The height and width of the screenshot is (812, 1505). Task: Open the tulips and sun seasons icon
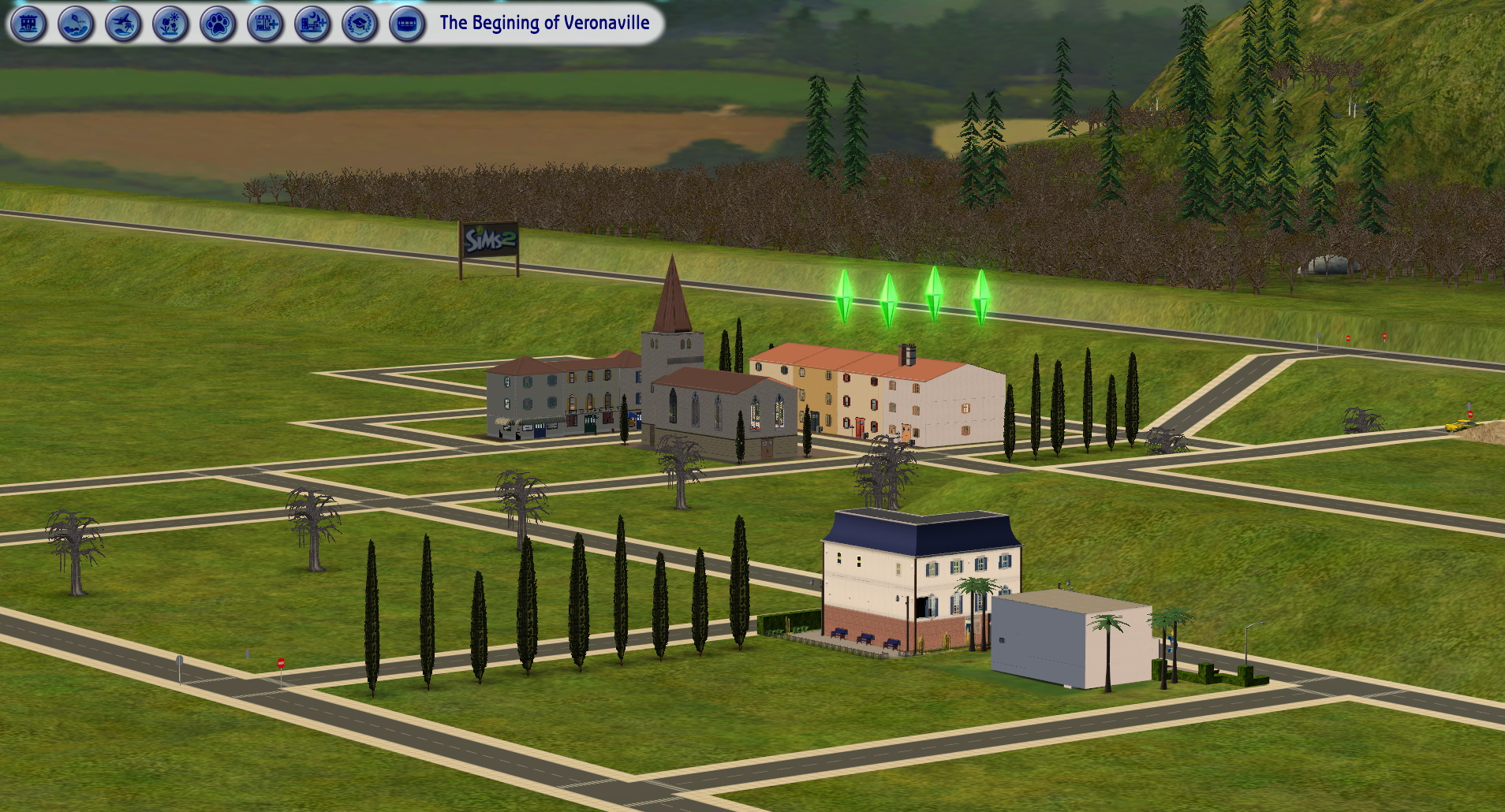point(170,24)
